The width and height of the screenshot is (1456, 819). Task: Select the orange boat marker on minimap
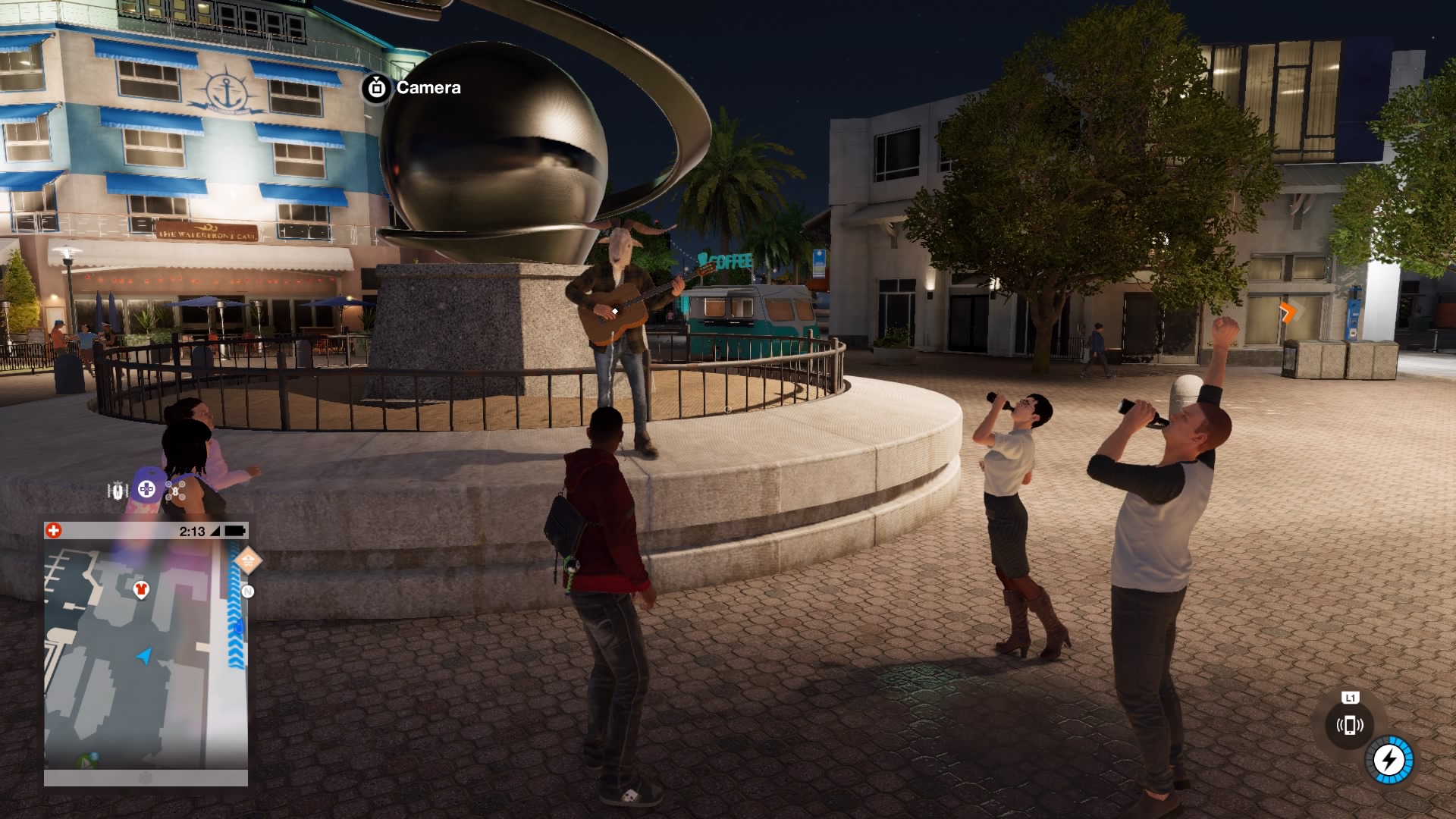pyautogui.click(x=247, y=561)
